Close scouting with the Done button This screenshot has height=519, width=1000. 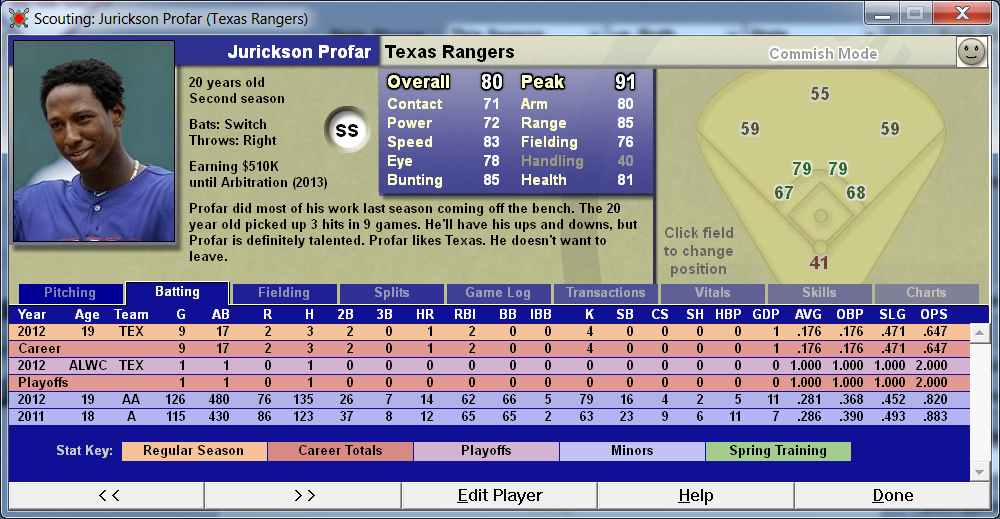coord(892,495)
